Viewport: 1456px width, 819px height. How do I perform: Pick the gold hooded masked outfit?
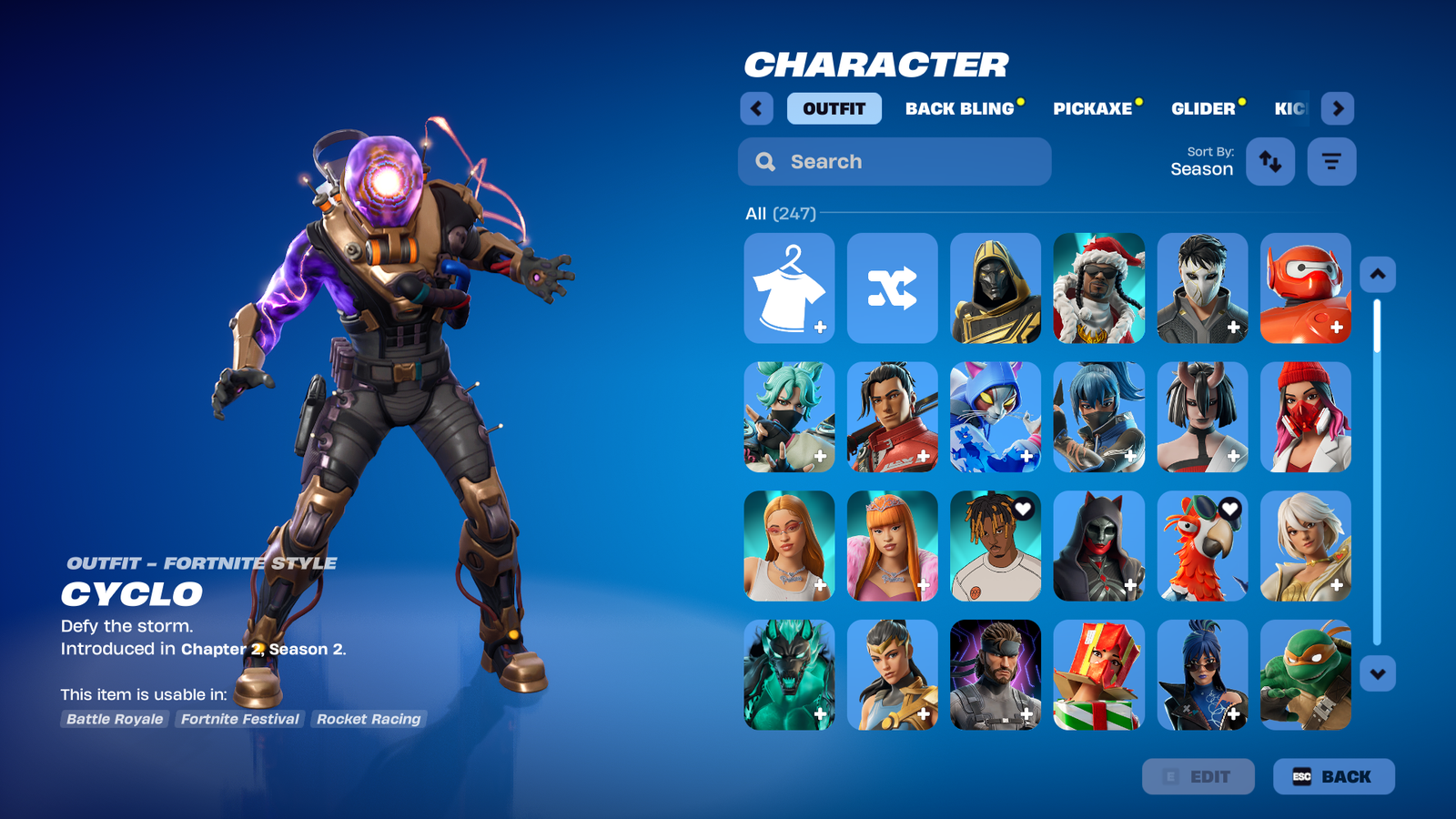pyautogui.click(x=996, y=288)
